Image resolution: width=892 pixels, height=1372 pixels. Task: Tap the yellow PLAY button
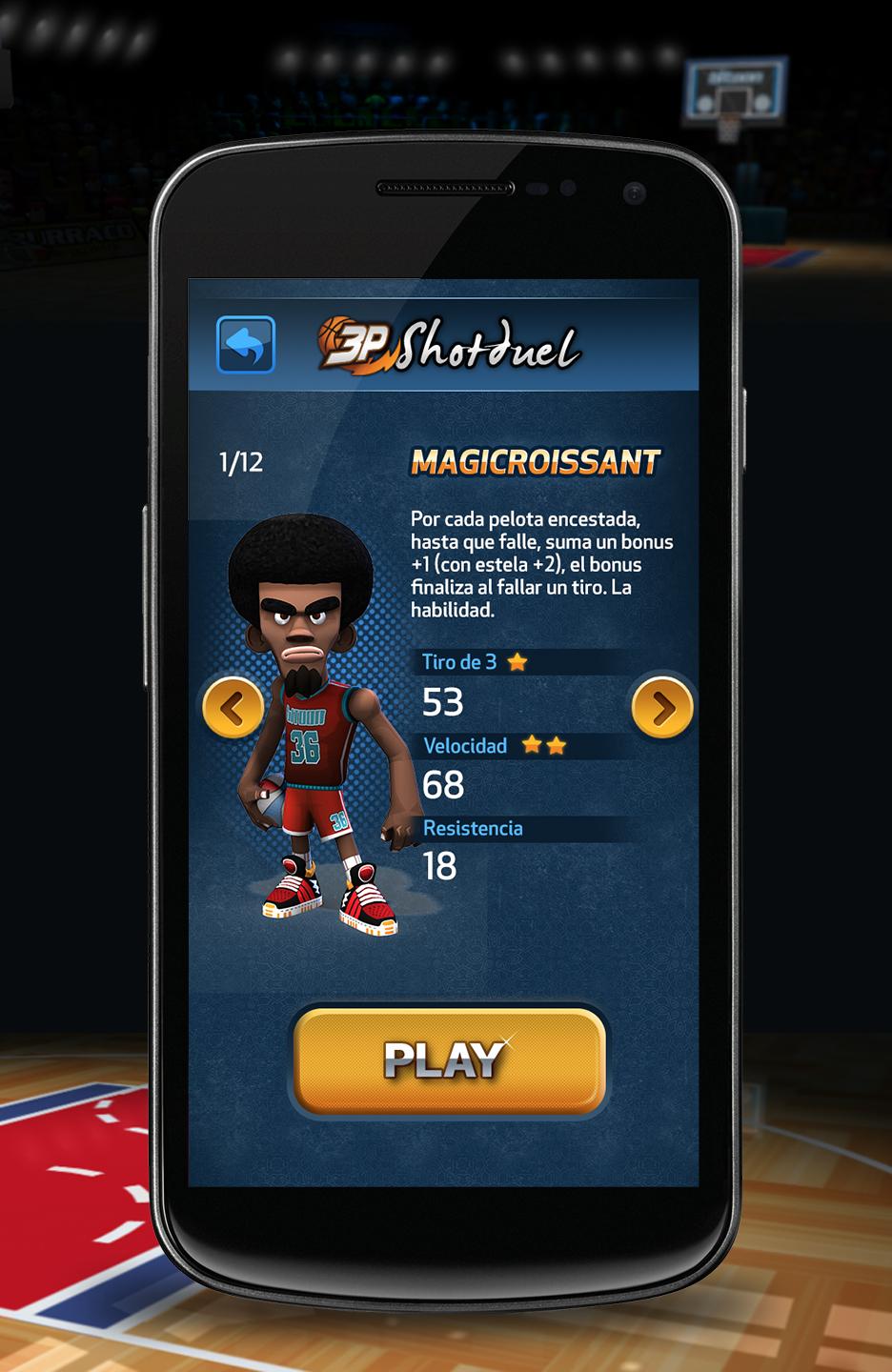point(448,1059)
